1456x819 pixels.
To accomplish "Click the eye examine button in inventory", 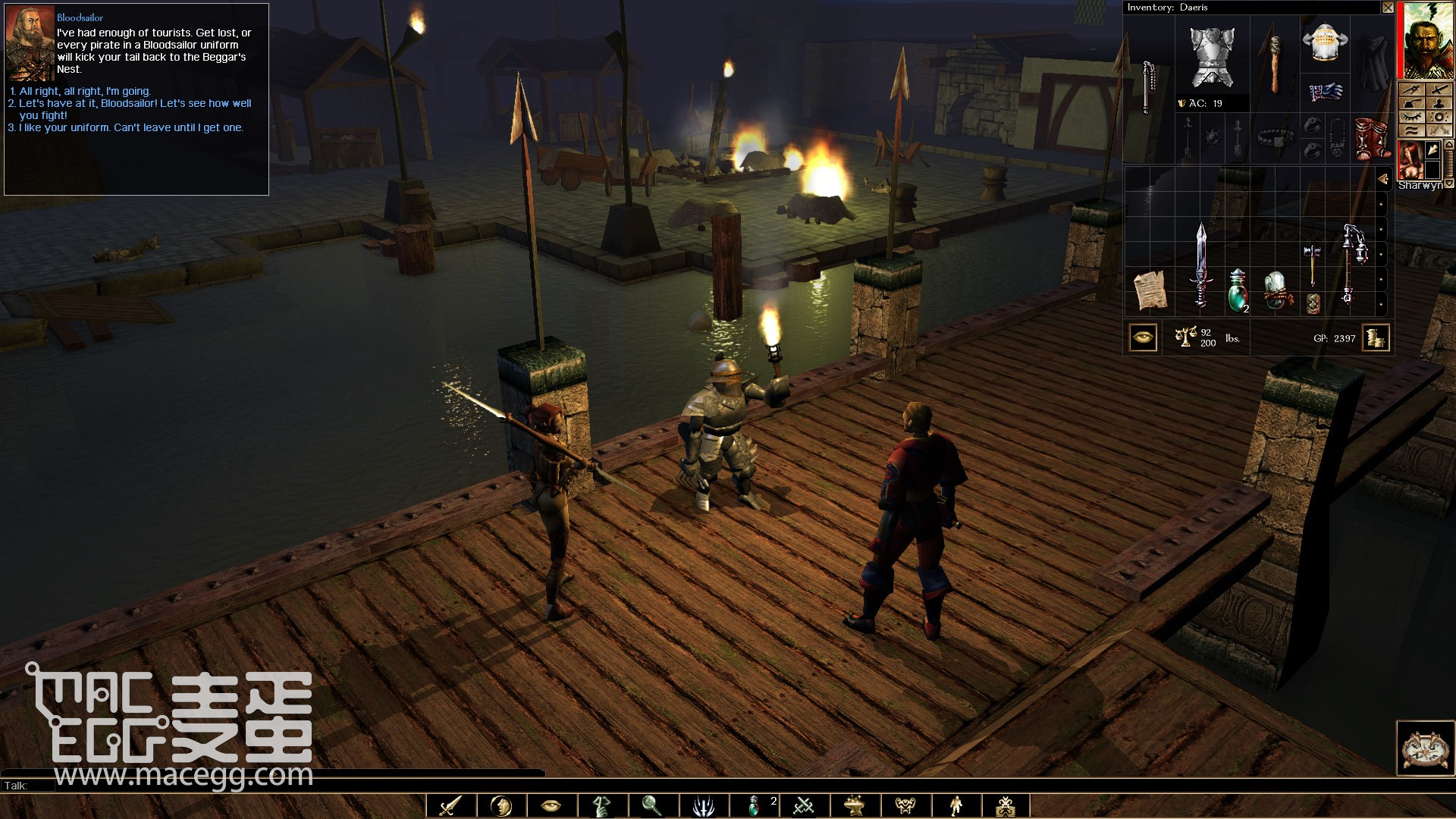I will (x=1143, y=337).
